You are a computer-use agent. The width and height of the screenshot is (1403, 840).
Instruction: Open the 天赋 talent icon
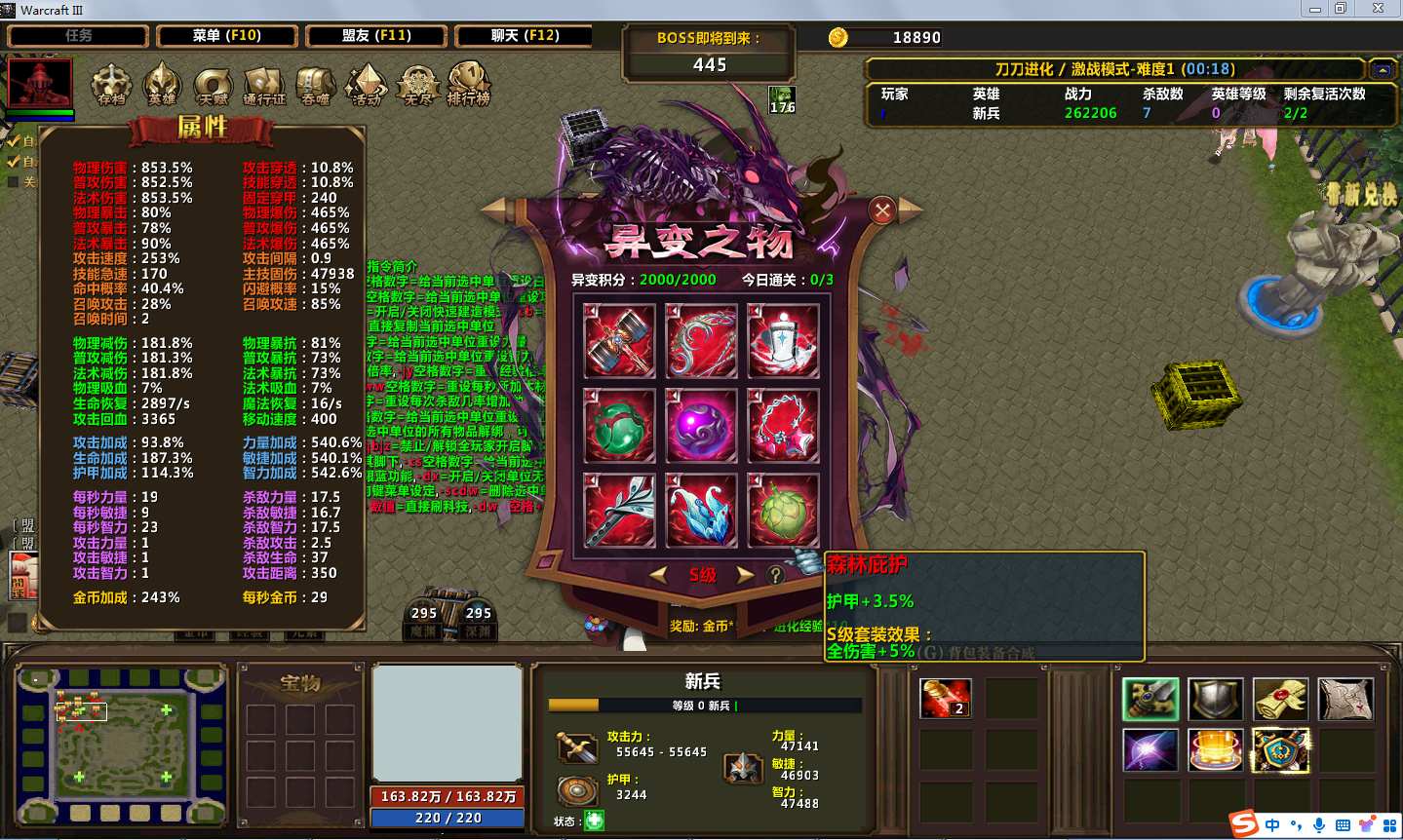(x=213, y=85)
